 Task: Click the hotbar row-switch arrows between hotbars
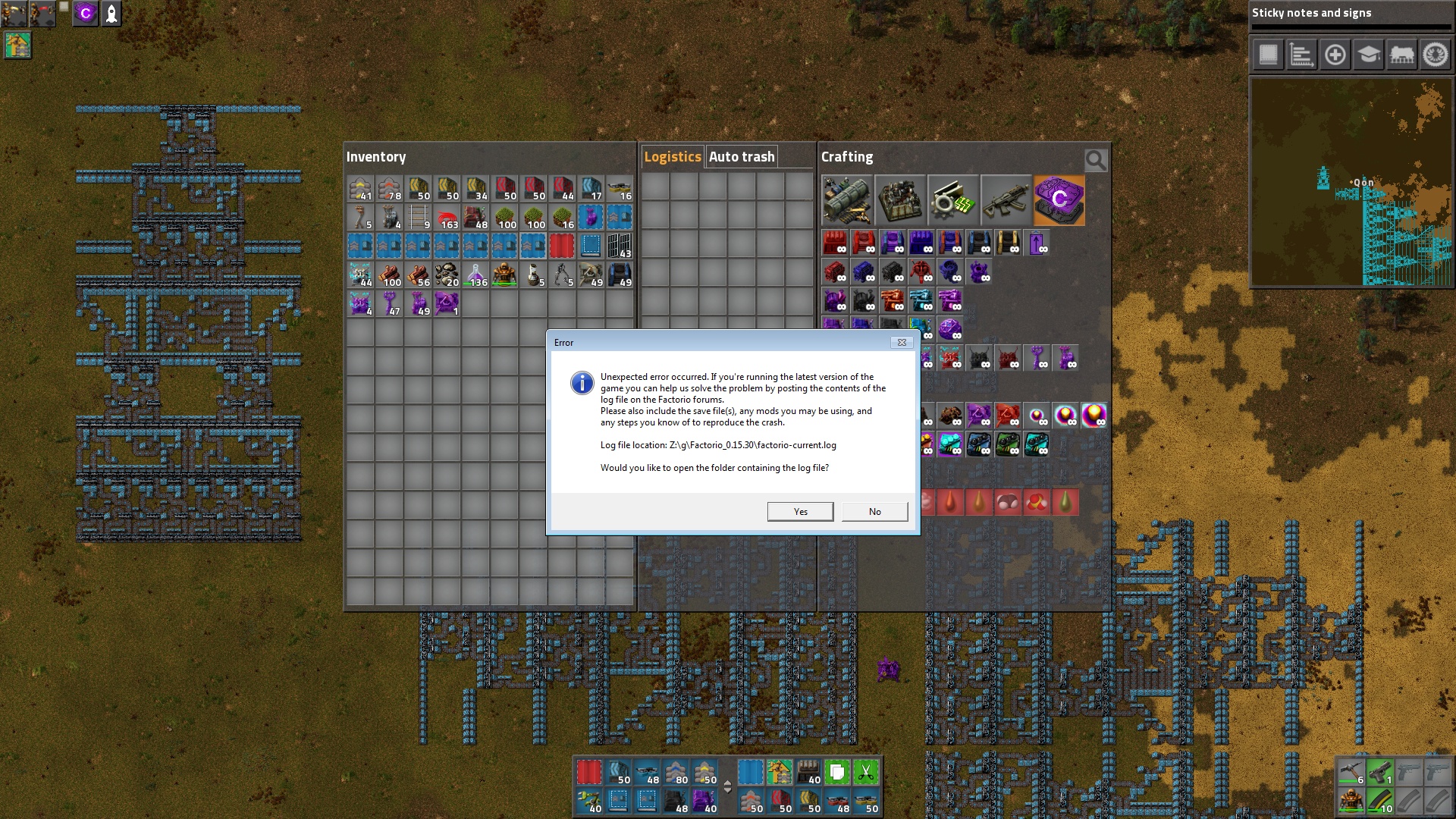(x=726, y=787)
